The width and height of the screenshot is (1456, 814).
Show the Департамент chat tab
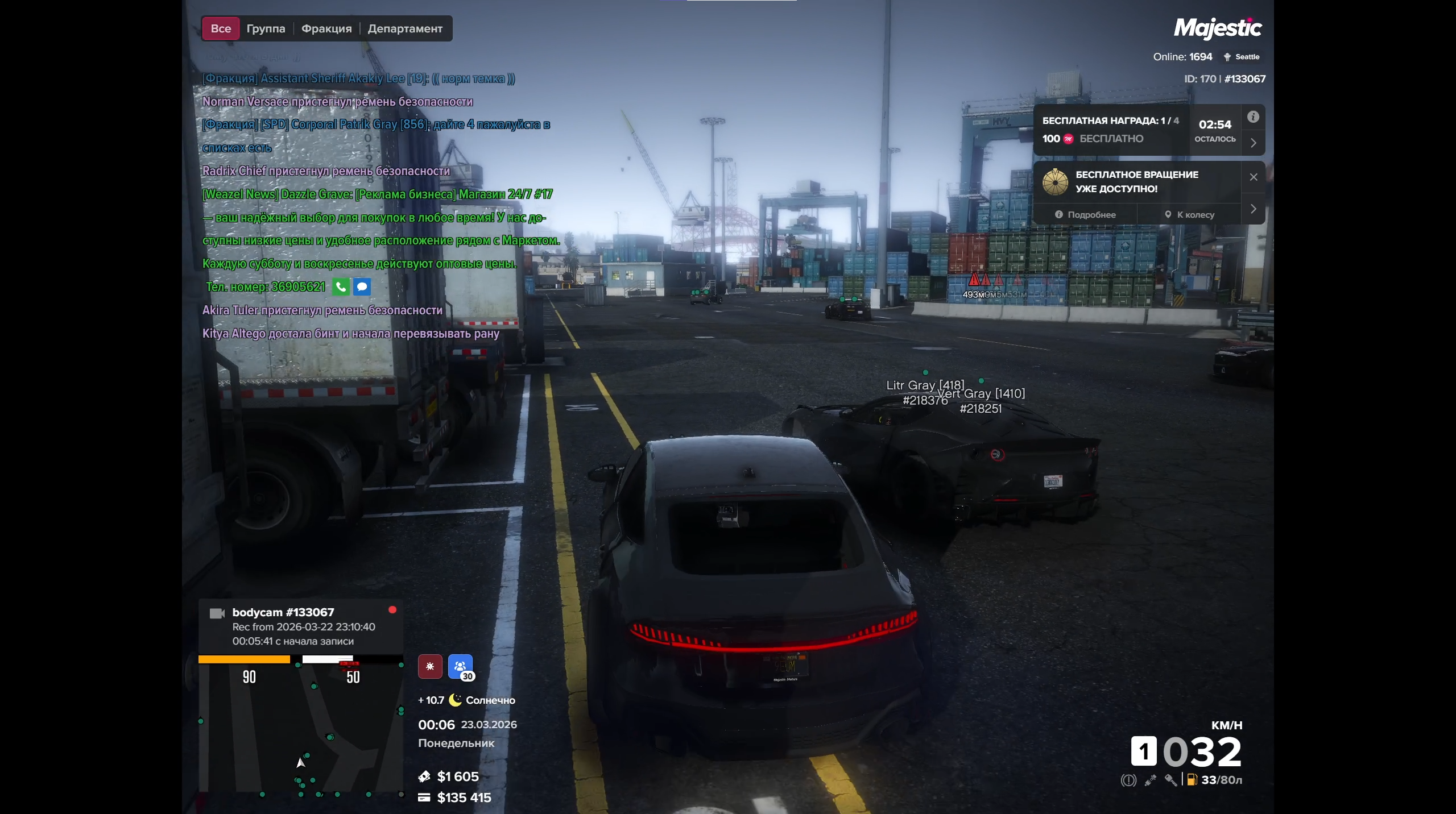[405, 28]
